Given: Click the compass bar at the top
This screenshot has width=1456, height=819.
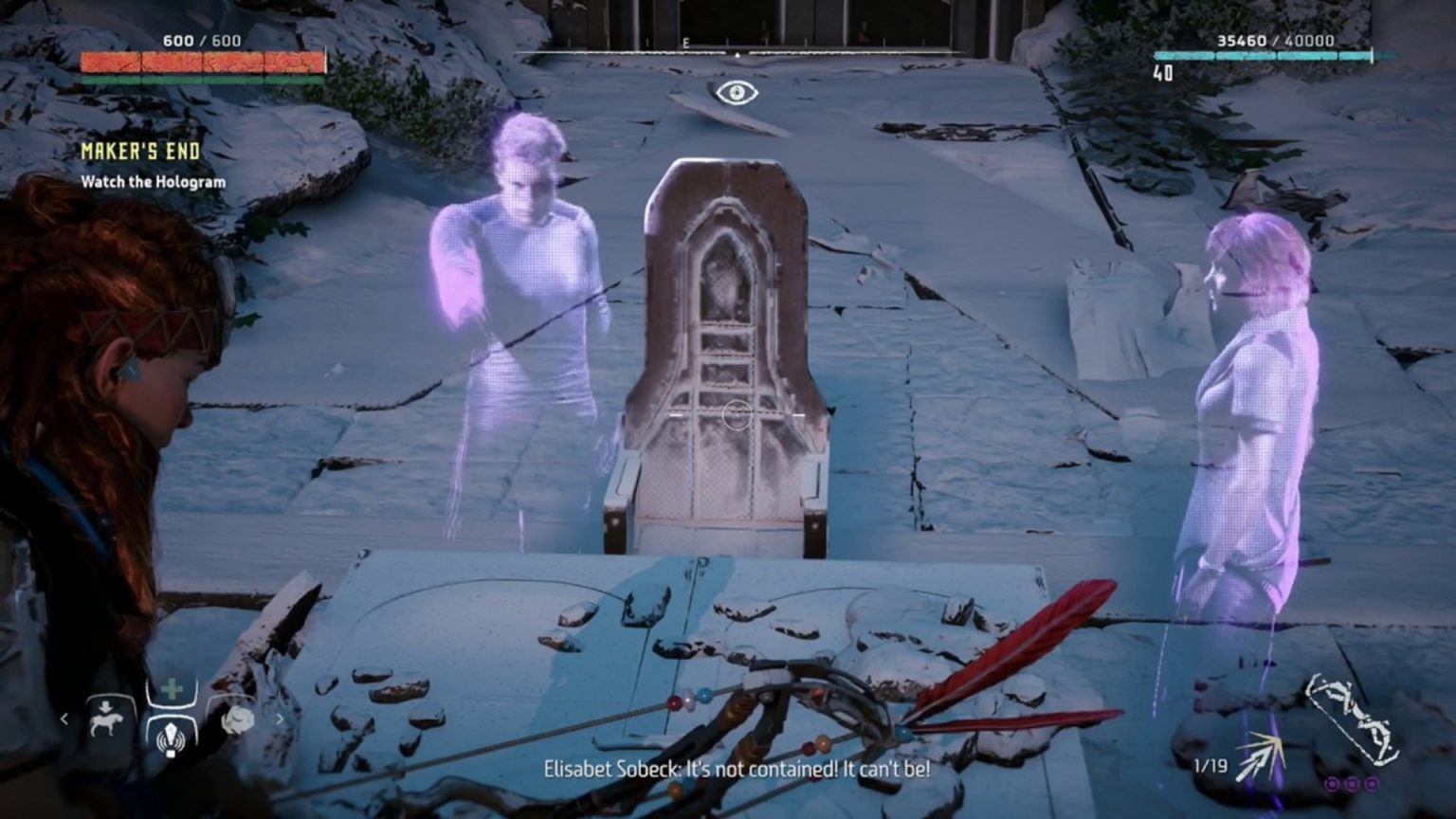Looking at the screenshot, I should tap(735, 52).
